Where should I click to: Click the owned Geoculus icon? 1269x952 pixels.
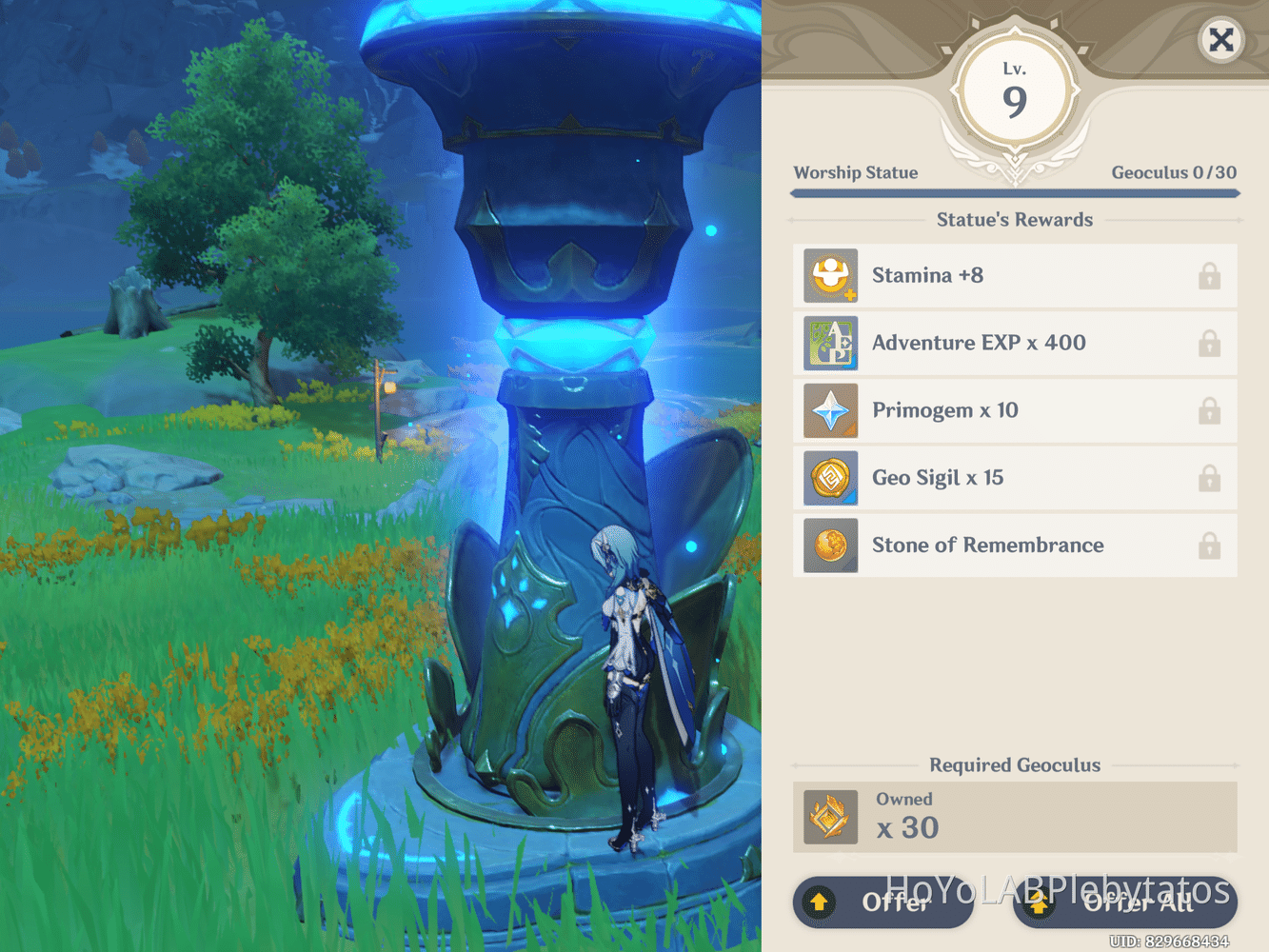pos(829,817)
